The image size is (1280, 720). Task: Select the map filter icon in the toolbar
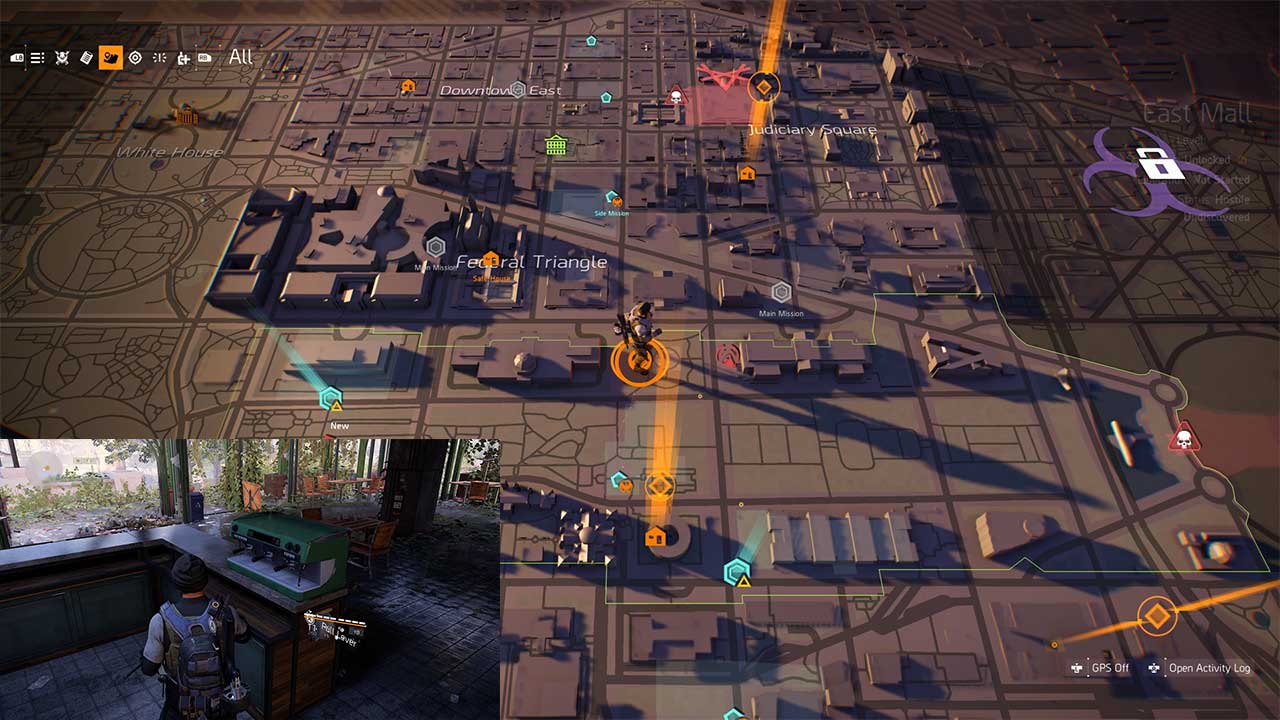110,57
